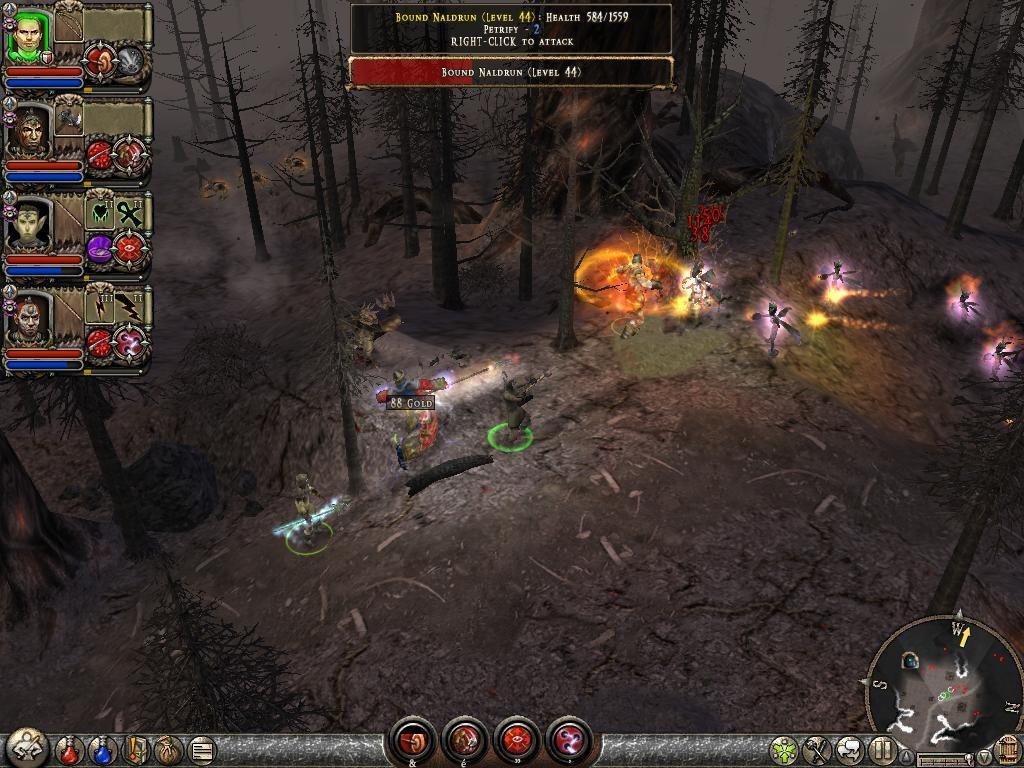This screenshot has width=1024, height=768.
Task: Click the crossed axe and sword button
Action: pos(817,749)
